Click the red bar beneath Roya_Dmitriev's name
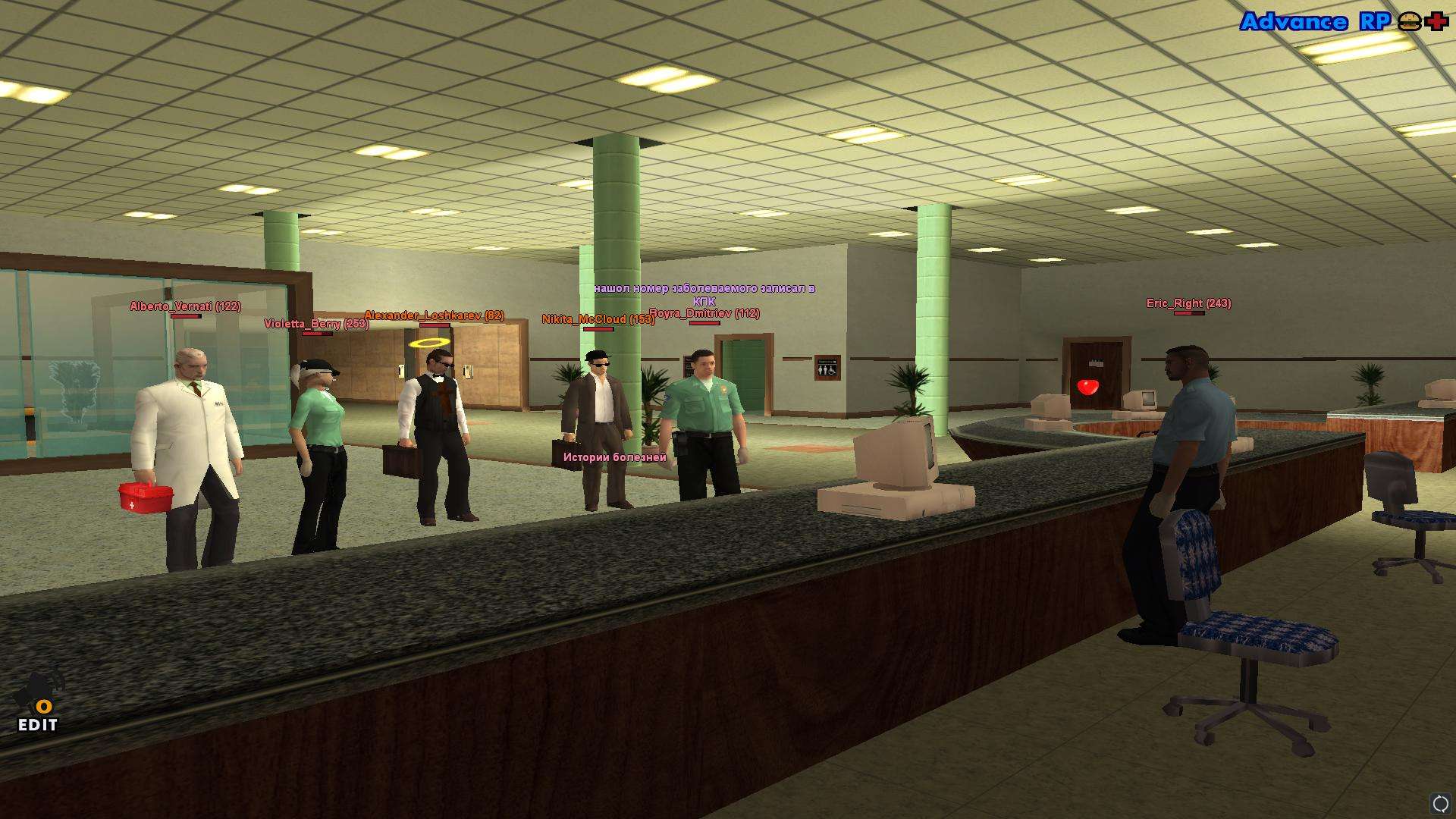 pos(705,323)
